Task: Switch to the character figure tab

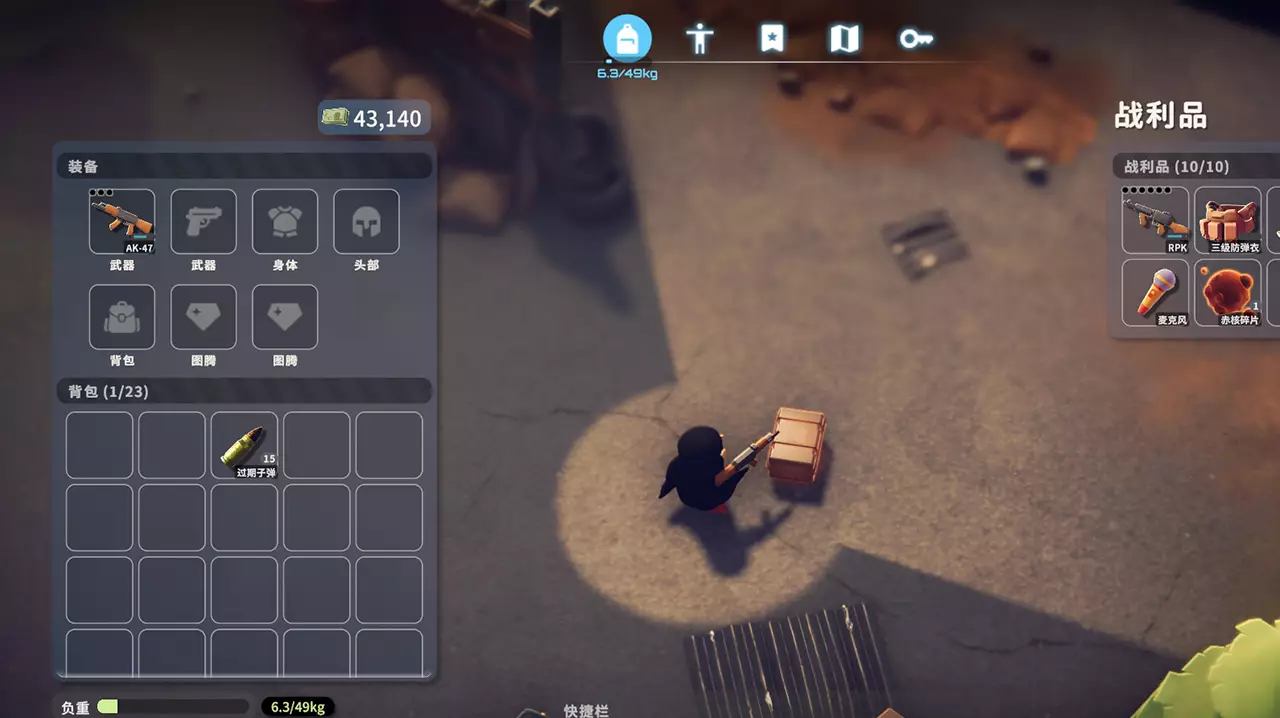Action: [x=699, y=39]
